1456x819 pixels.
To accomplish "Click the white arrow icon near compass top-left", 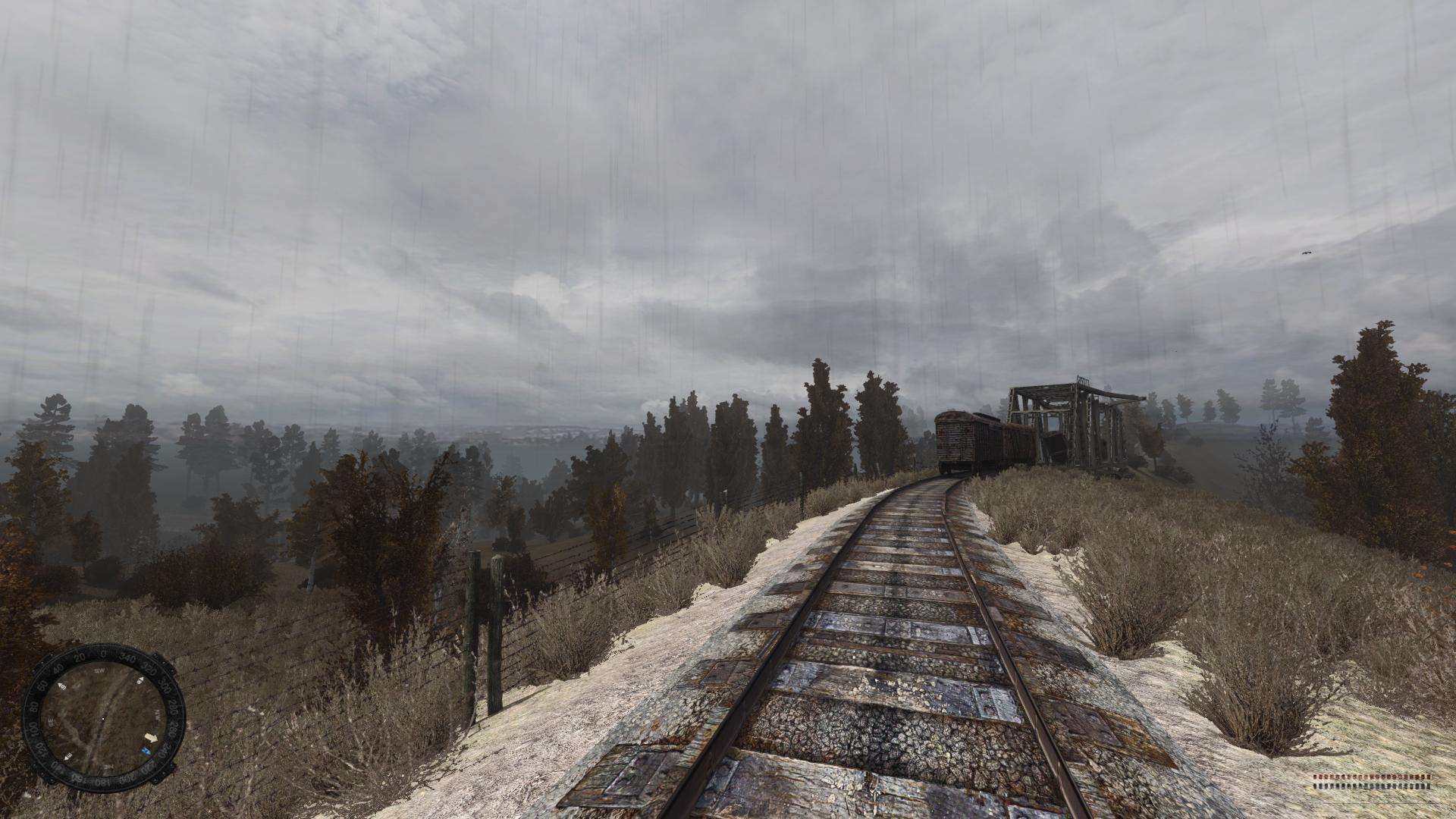I will point(61,686).
